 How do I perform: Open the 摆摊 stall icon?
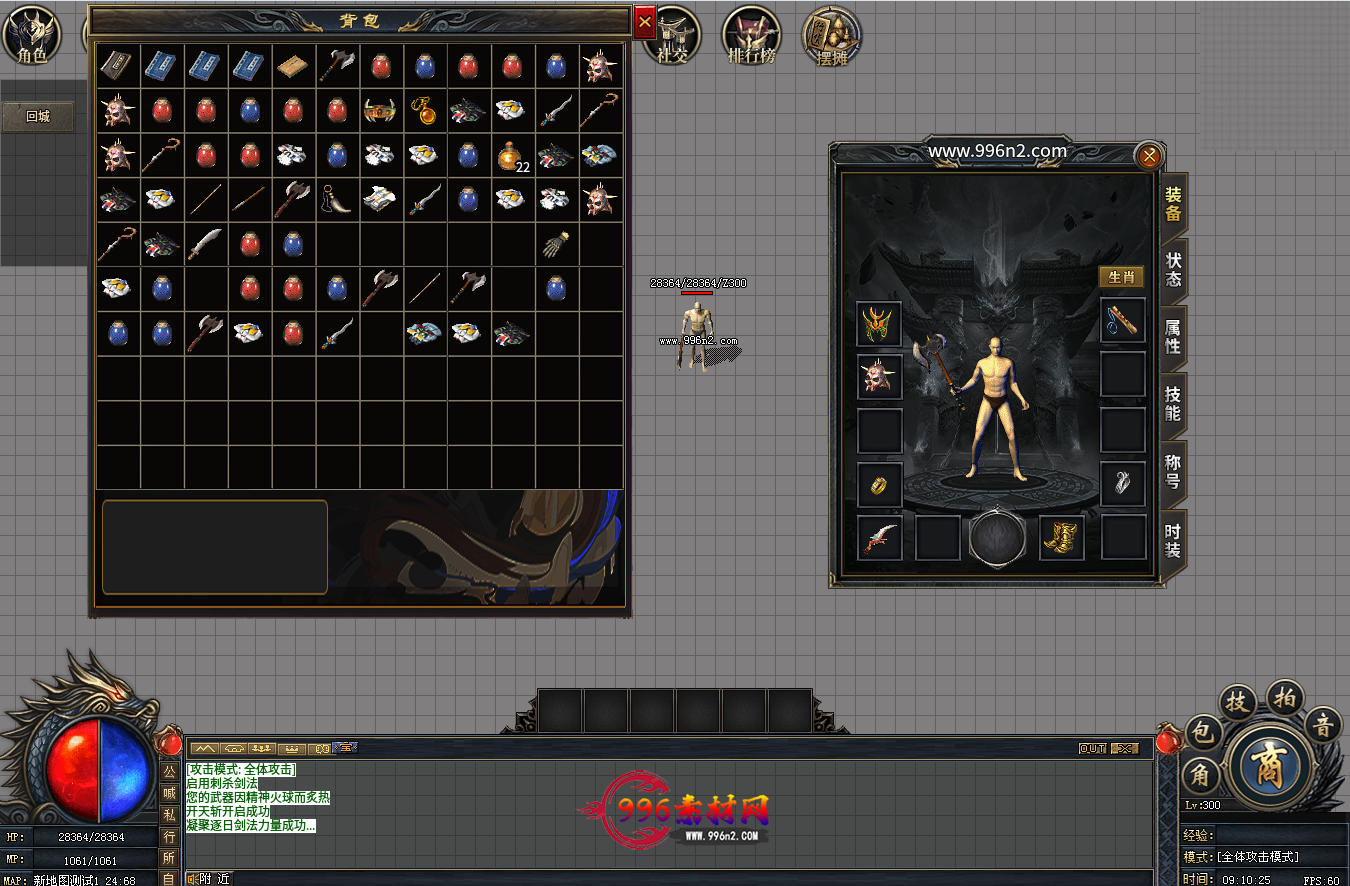click(x=832, y=38)
